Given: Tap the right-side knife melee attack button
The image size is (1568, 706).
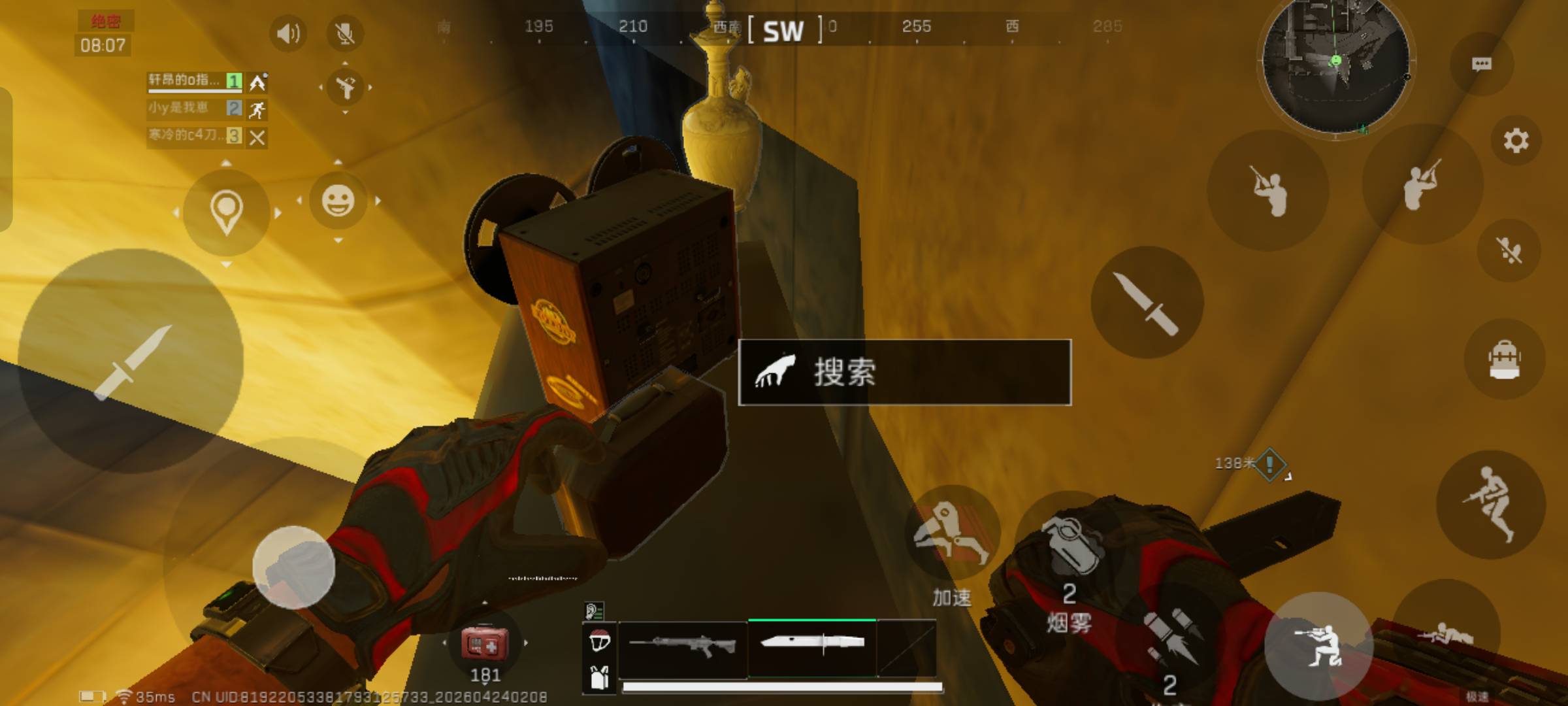Looking at the screenshot, I should point(1147,303).
